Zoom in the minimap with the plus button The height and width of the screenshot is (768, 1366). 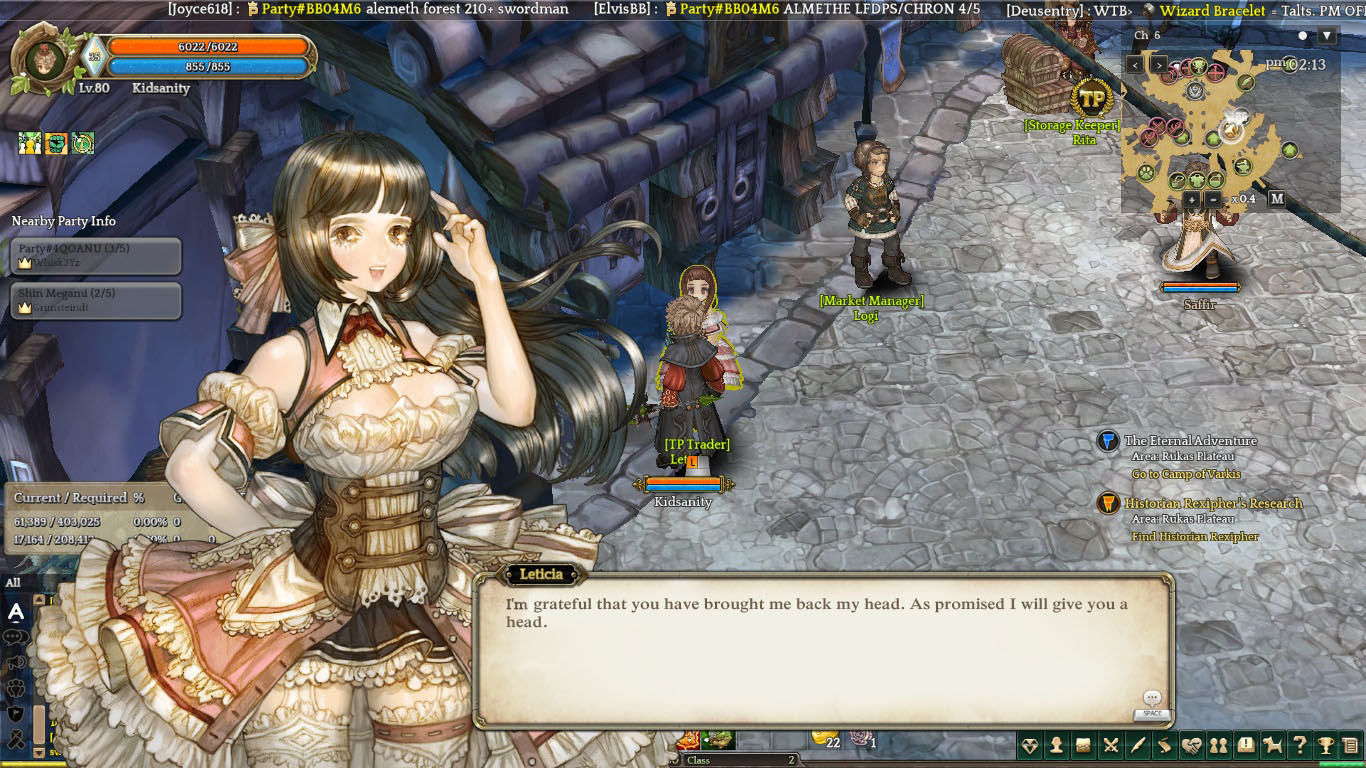(1191, 199)
